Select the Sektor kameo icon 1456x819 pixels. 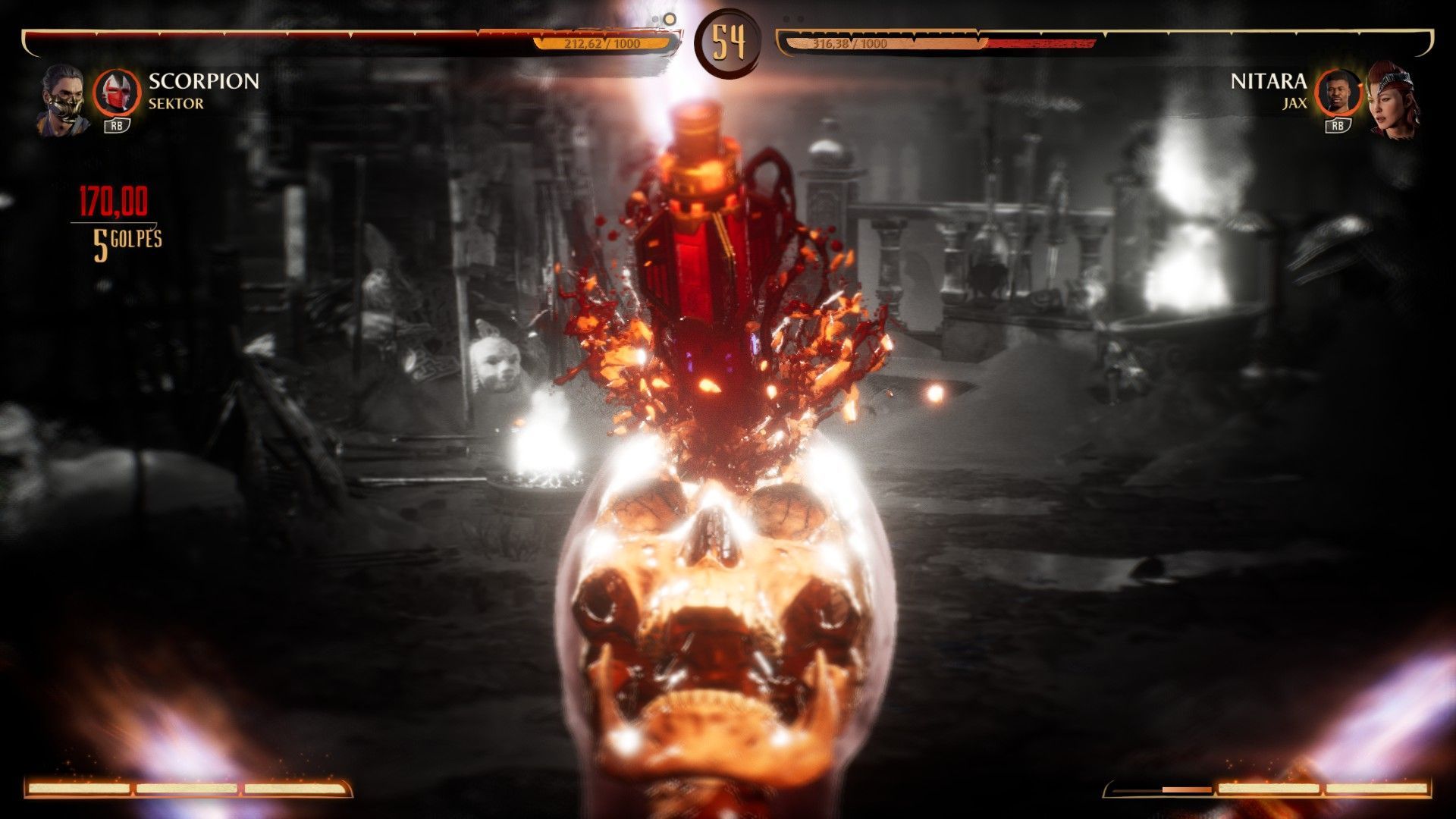click(x=117, y=93)
